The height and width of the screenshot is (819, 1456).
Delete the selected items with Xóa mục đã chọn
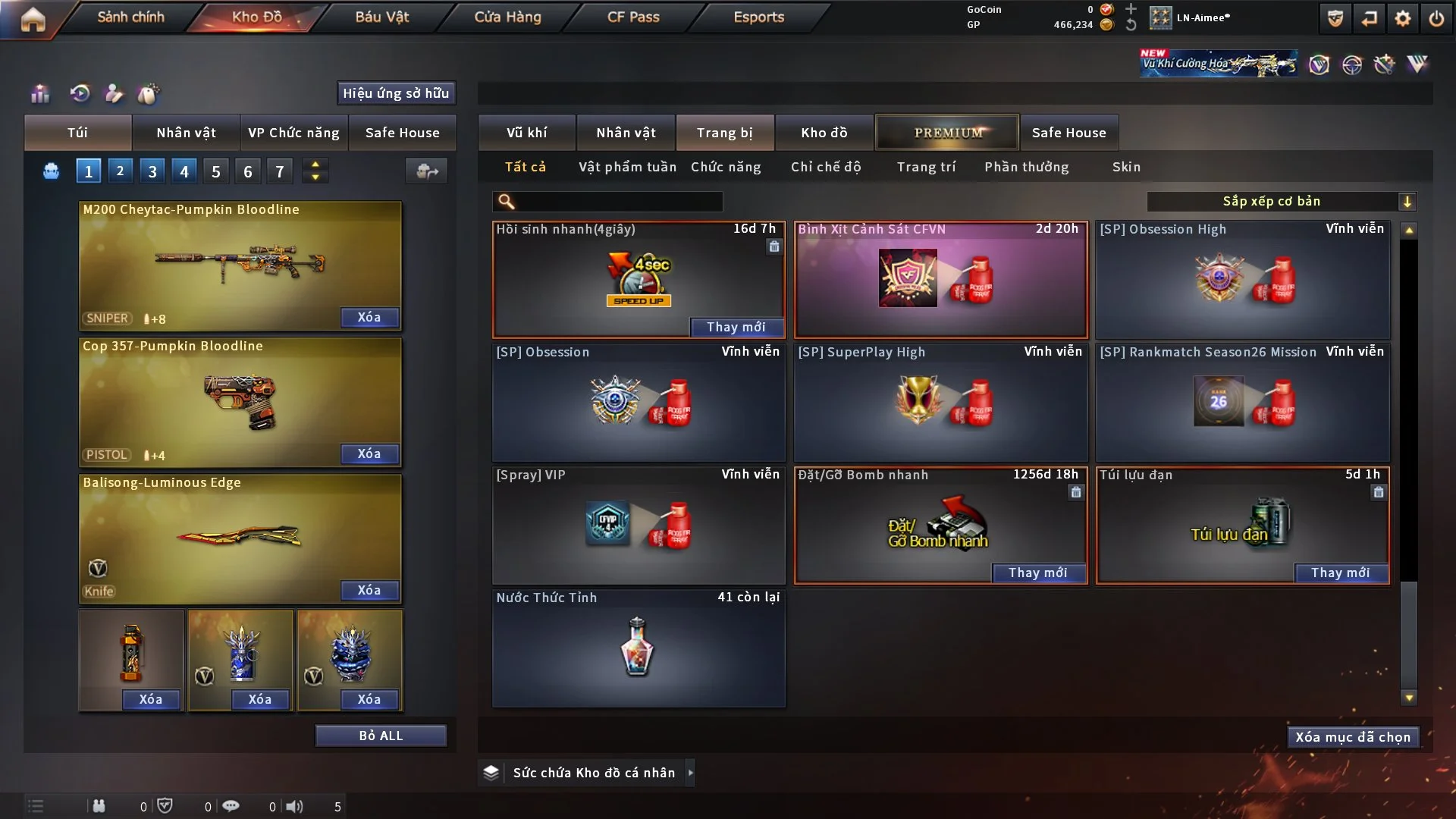pyautogui.click(x=1353, y=737)
